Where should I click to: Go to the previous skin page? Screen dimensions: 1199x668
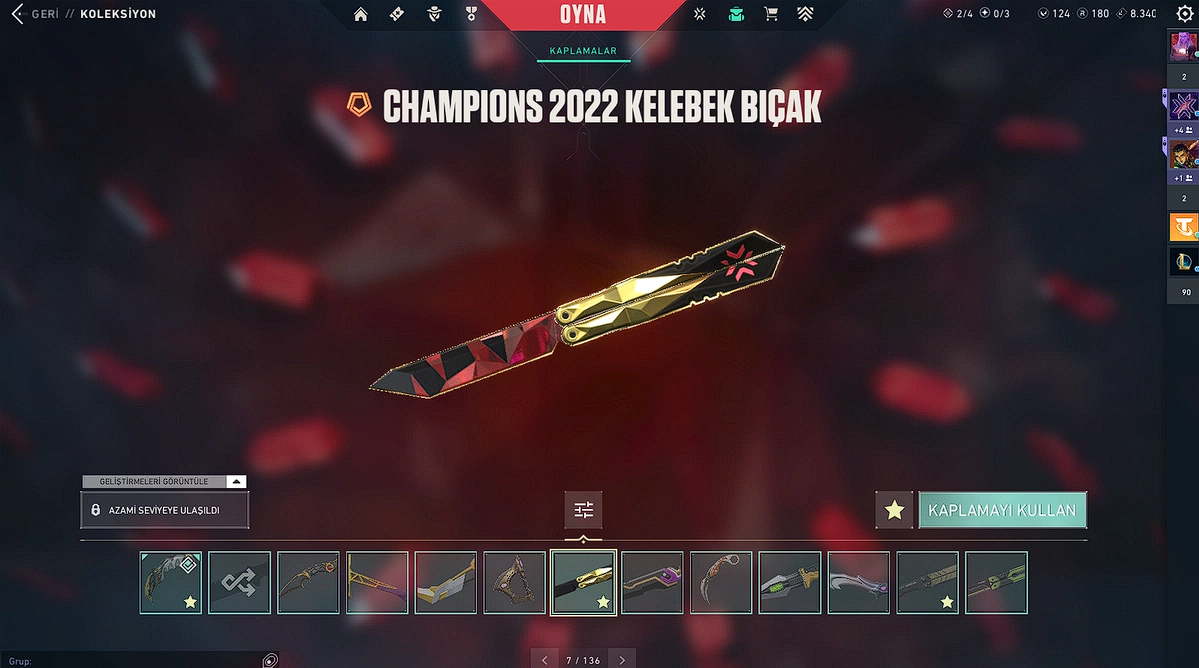544,660
